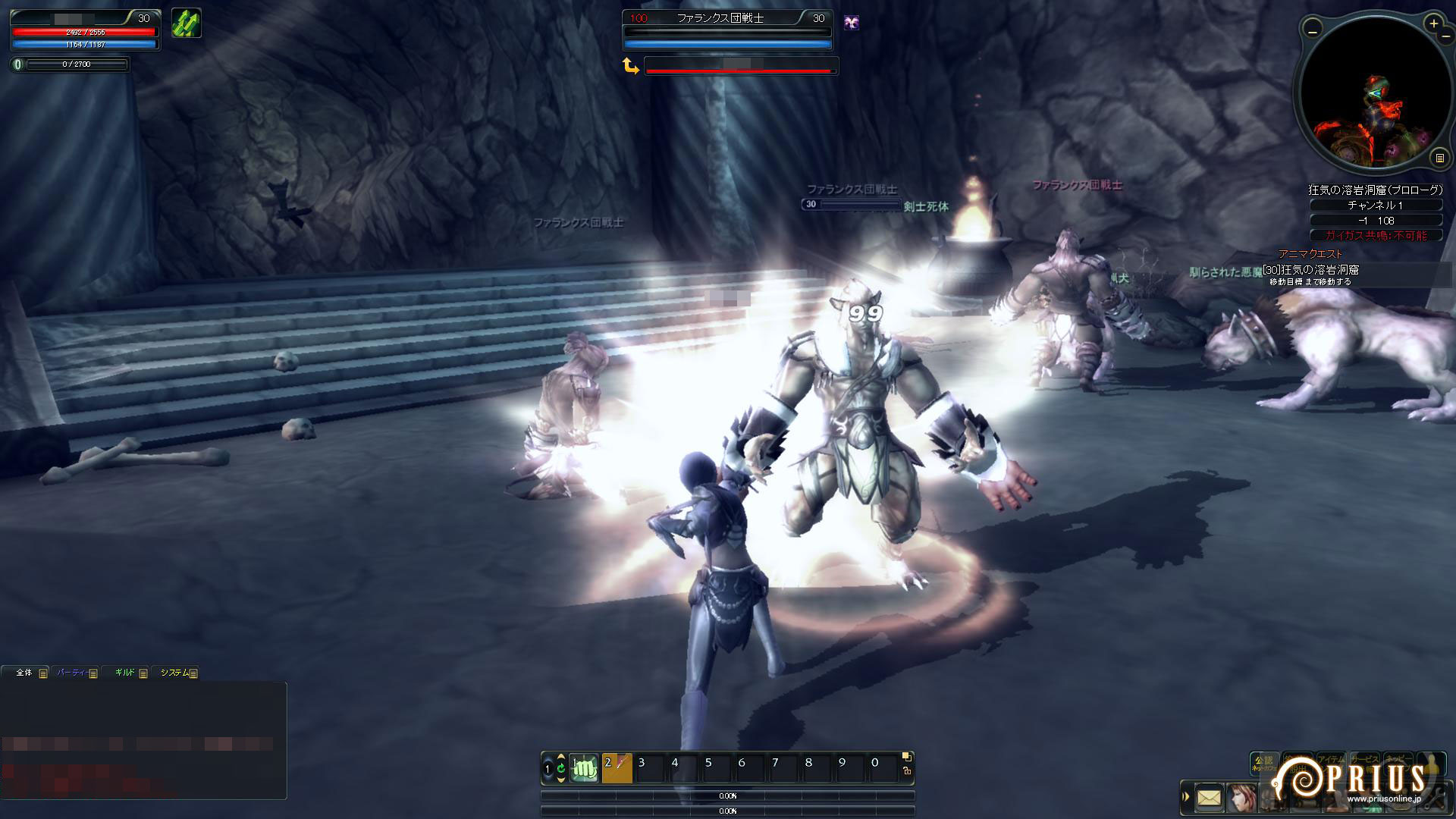
Task: Select the 狂気の溶岩洞窟 quest tracker entry
Action: [1310, 270]
